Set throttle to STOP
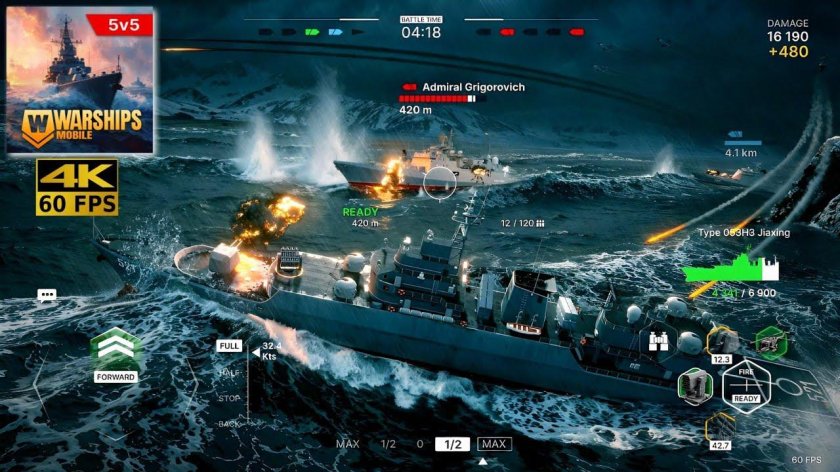Viewport: 840px width, 472px height. [x=229, y=398]
